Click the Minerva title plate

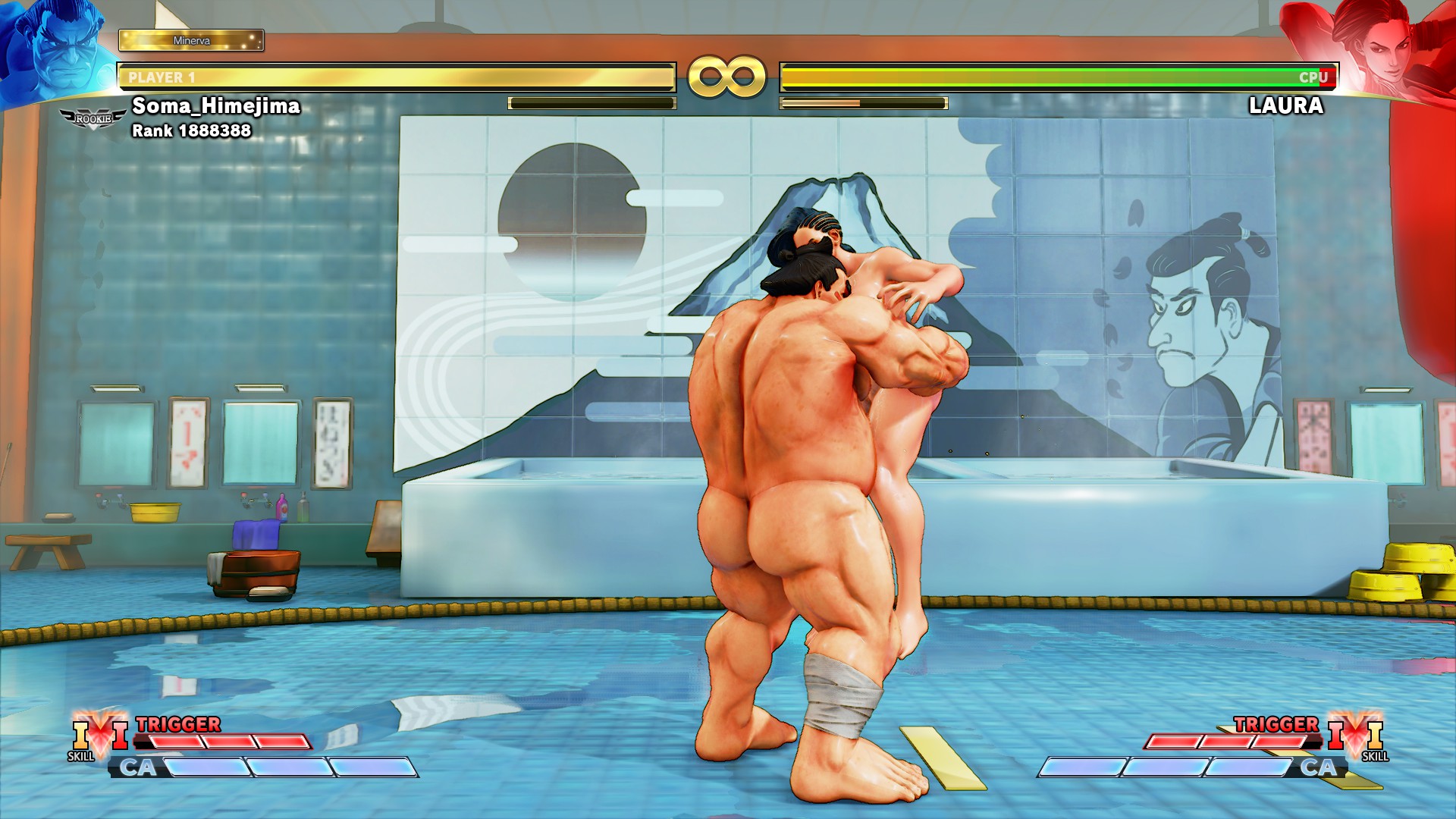tap(191, 40)
